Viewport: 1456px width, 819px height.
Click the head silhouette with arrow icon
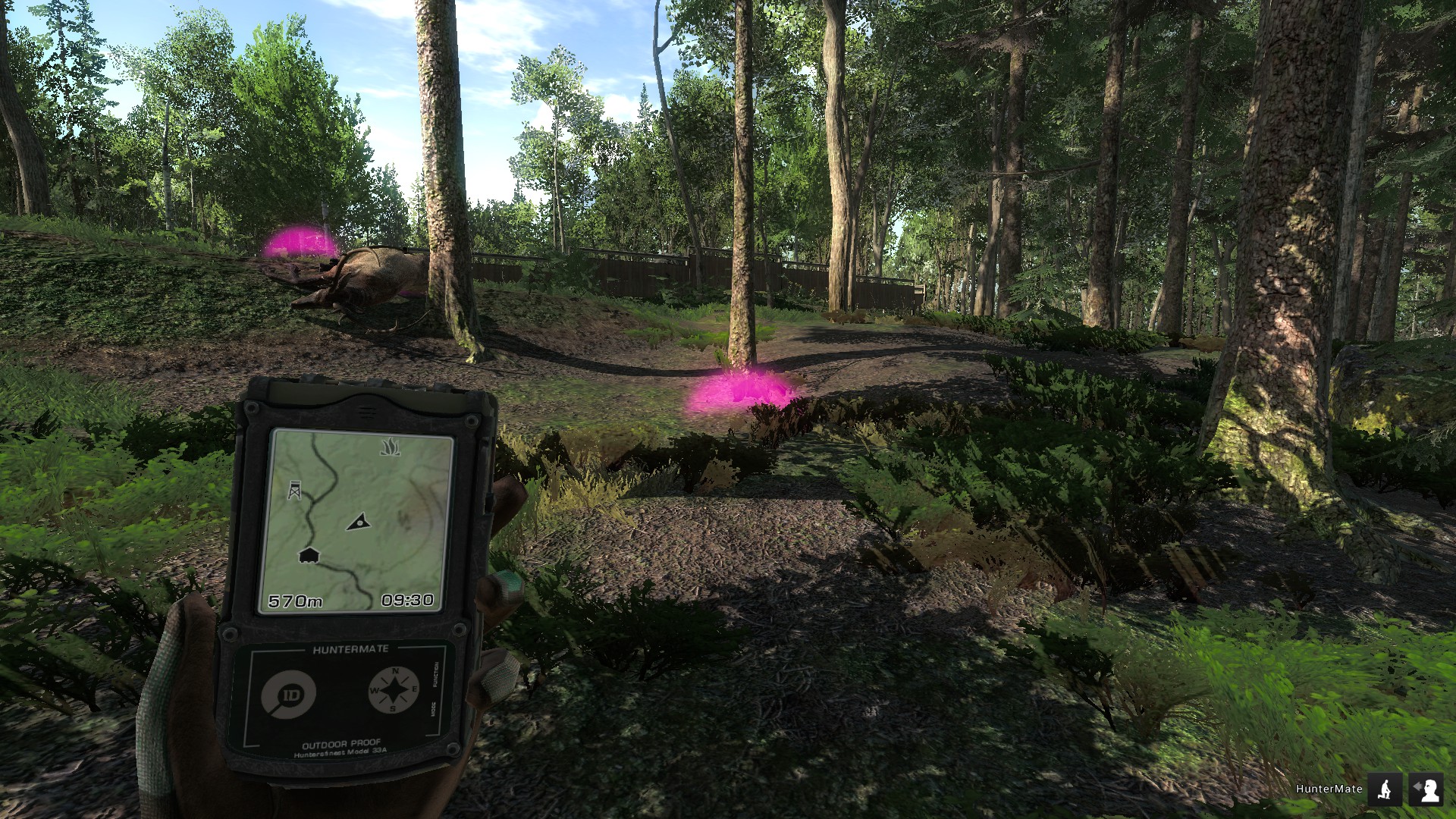1426,789
